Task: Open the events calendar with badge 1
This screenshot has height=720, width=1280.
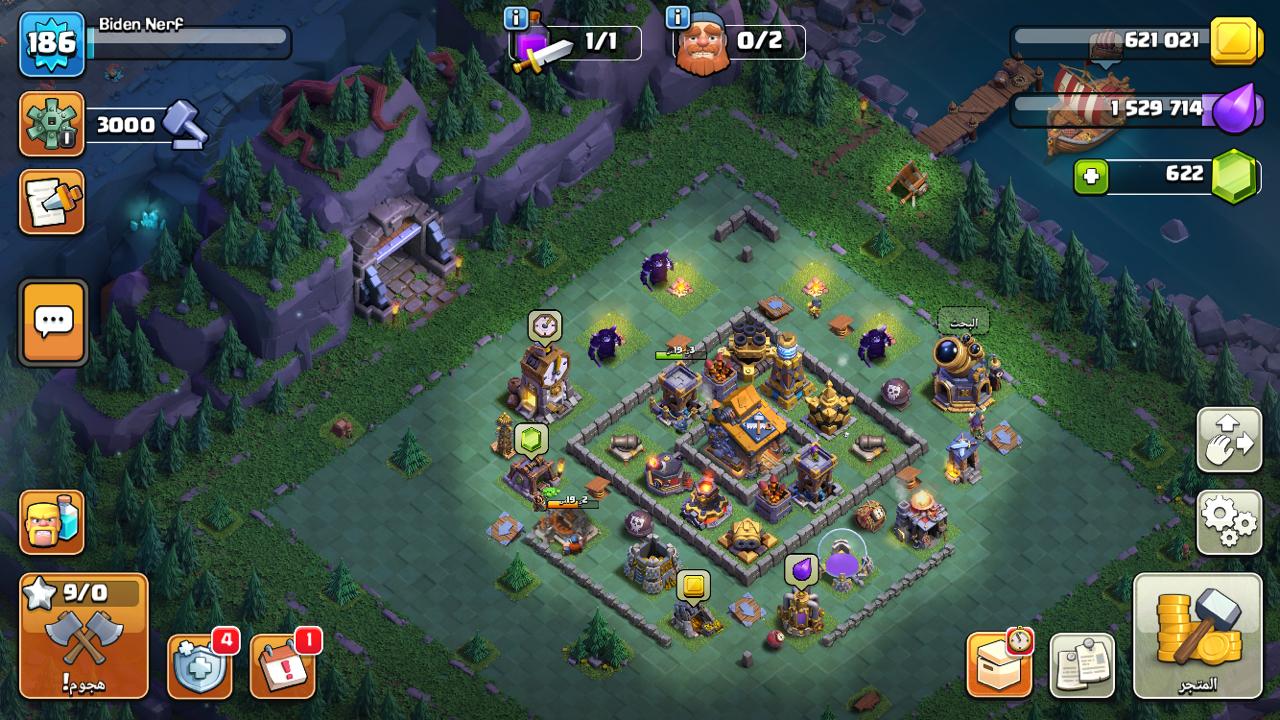Action: pos(283,666)
